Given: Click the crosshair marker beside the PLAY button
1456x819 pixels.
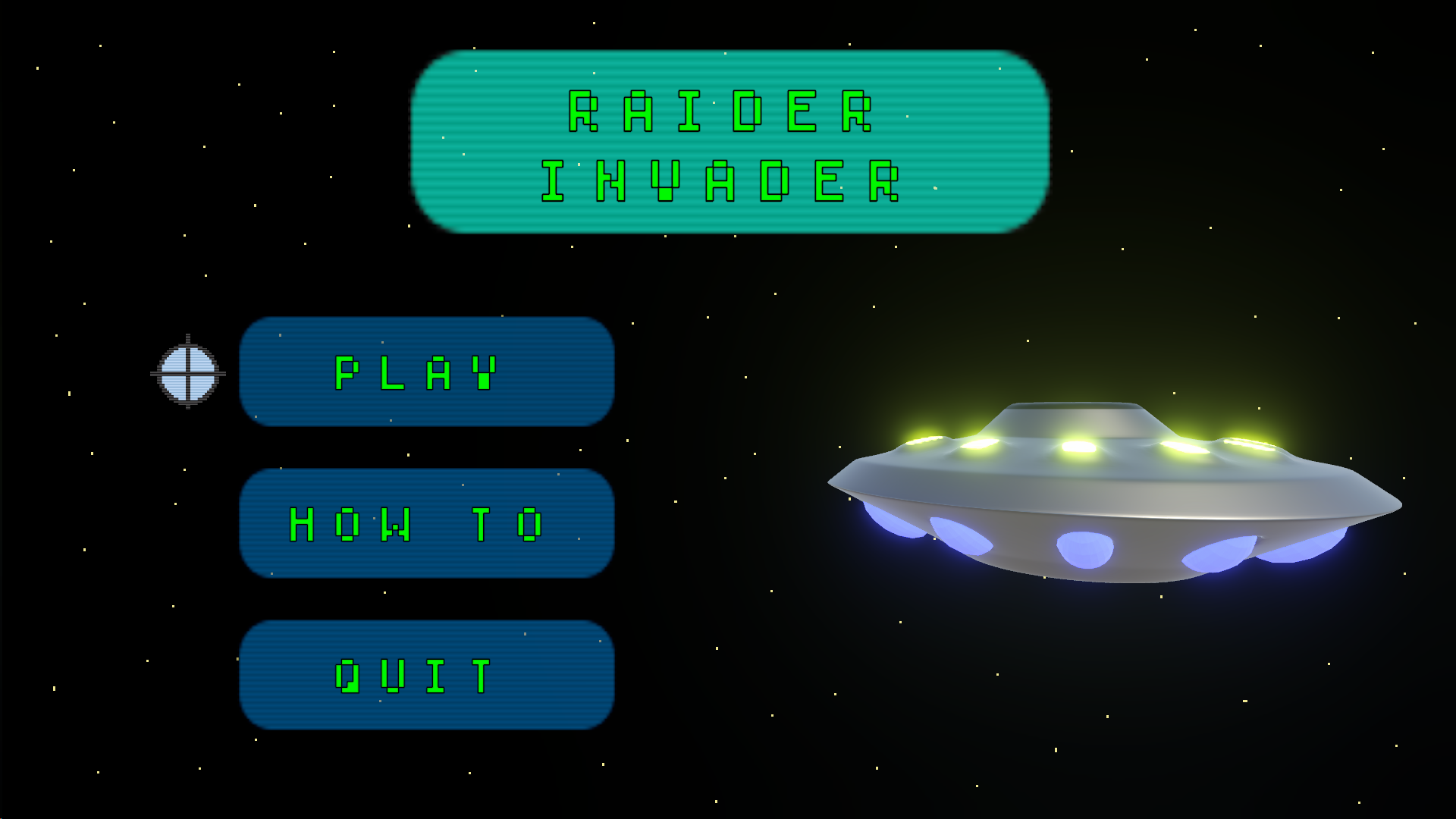Looking at the screenshot, I should pos(187,372).
